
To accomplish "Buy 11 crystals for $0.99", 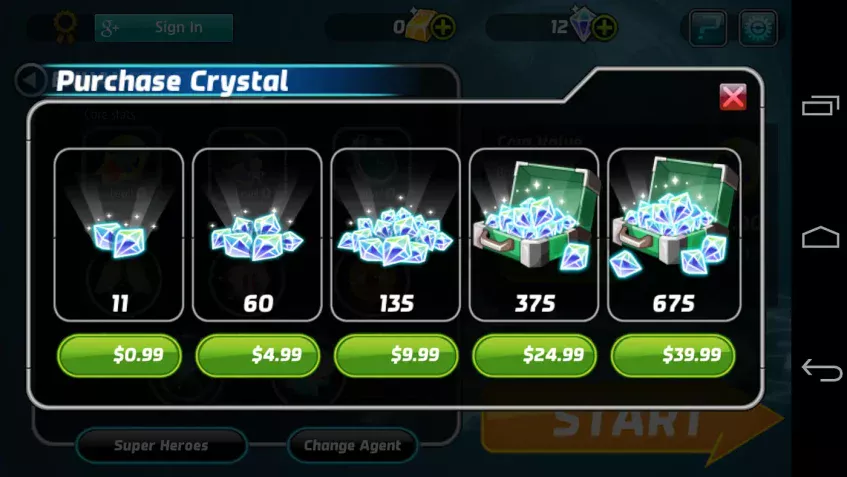I will (119, 355).
